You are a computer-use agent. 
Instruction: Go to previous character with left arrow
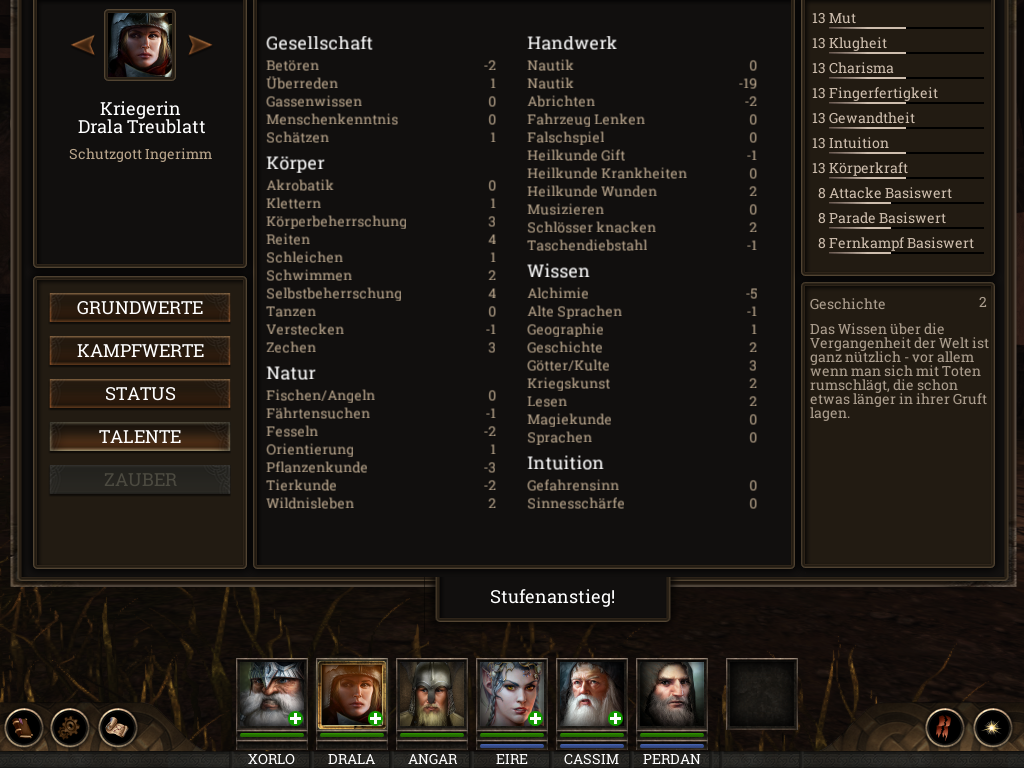coord(83,45)
